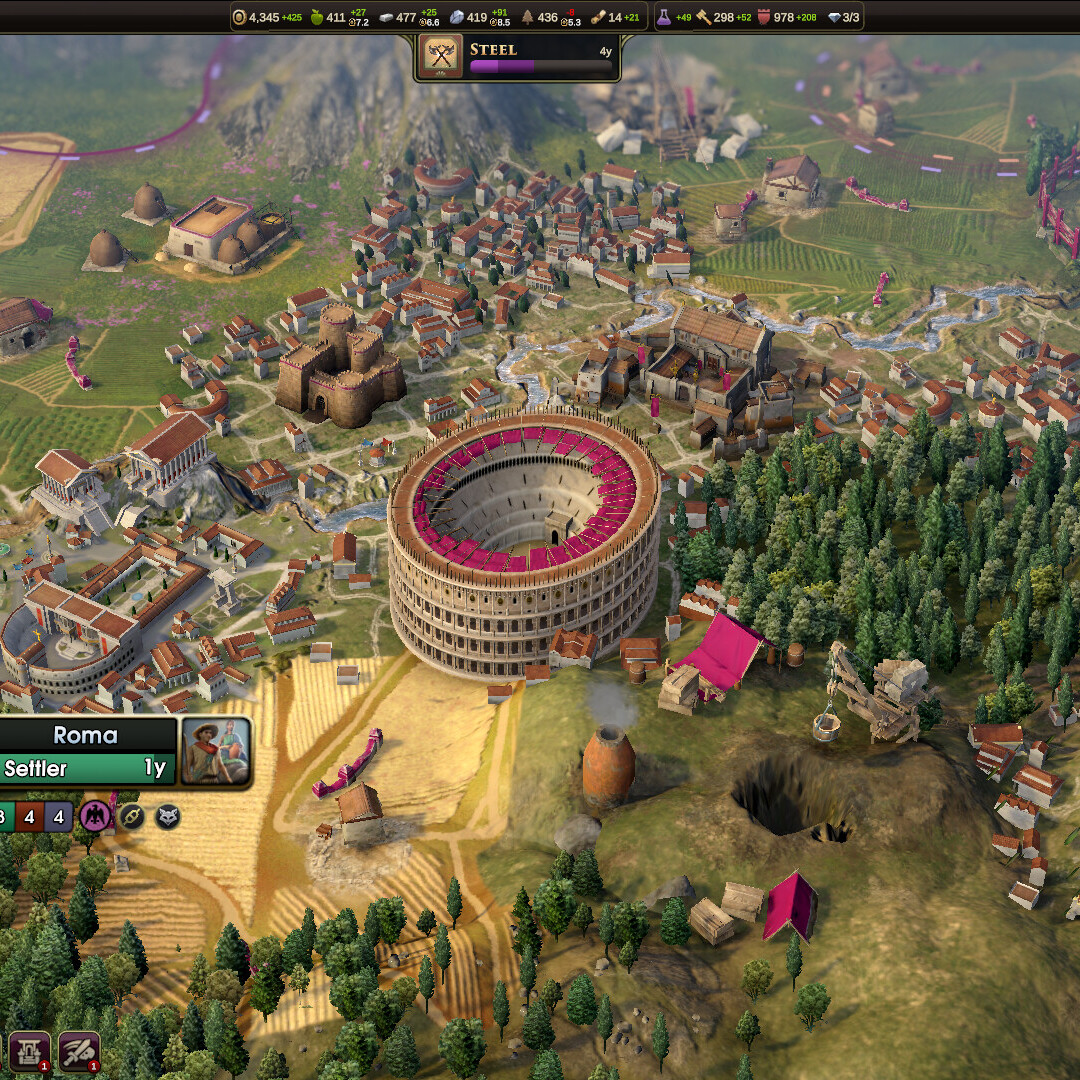Viewport: 1080px width, 1080px height.
Task: Open the sword and skull notification button
Action: pyautogui.click(x=79, y=1051)
